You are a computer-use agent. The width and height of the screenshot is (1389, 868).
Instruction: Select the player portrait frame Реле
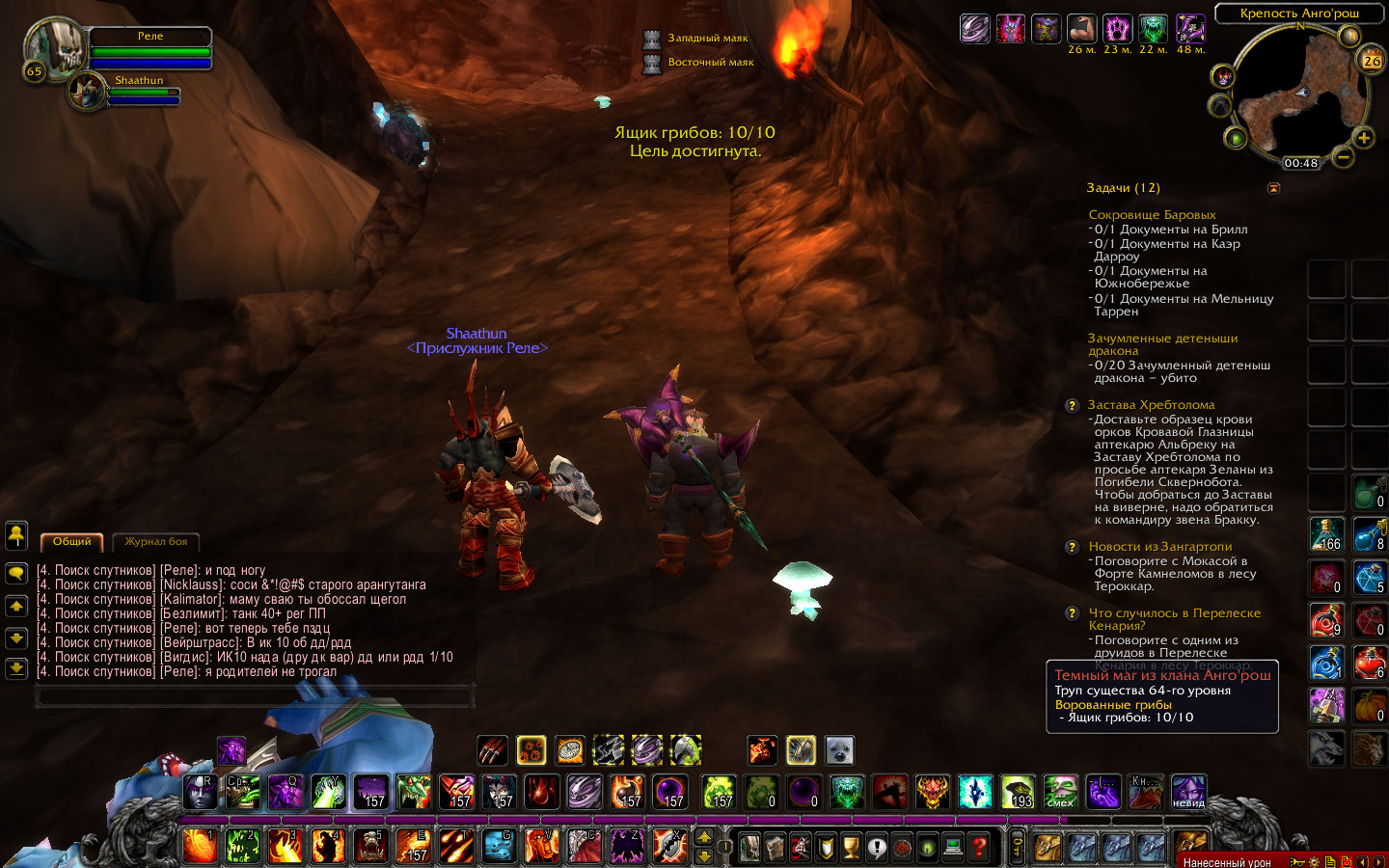[54, 46]
